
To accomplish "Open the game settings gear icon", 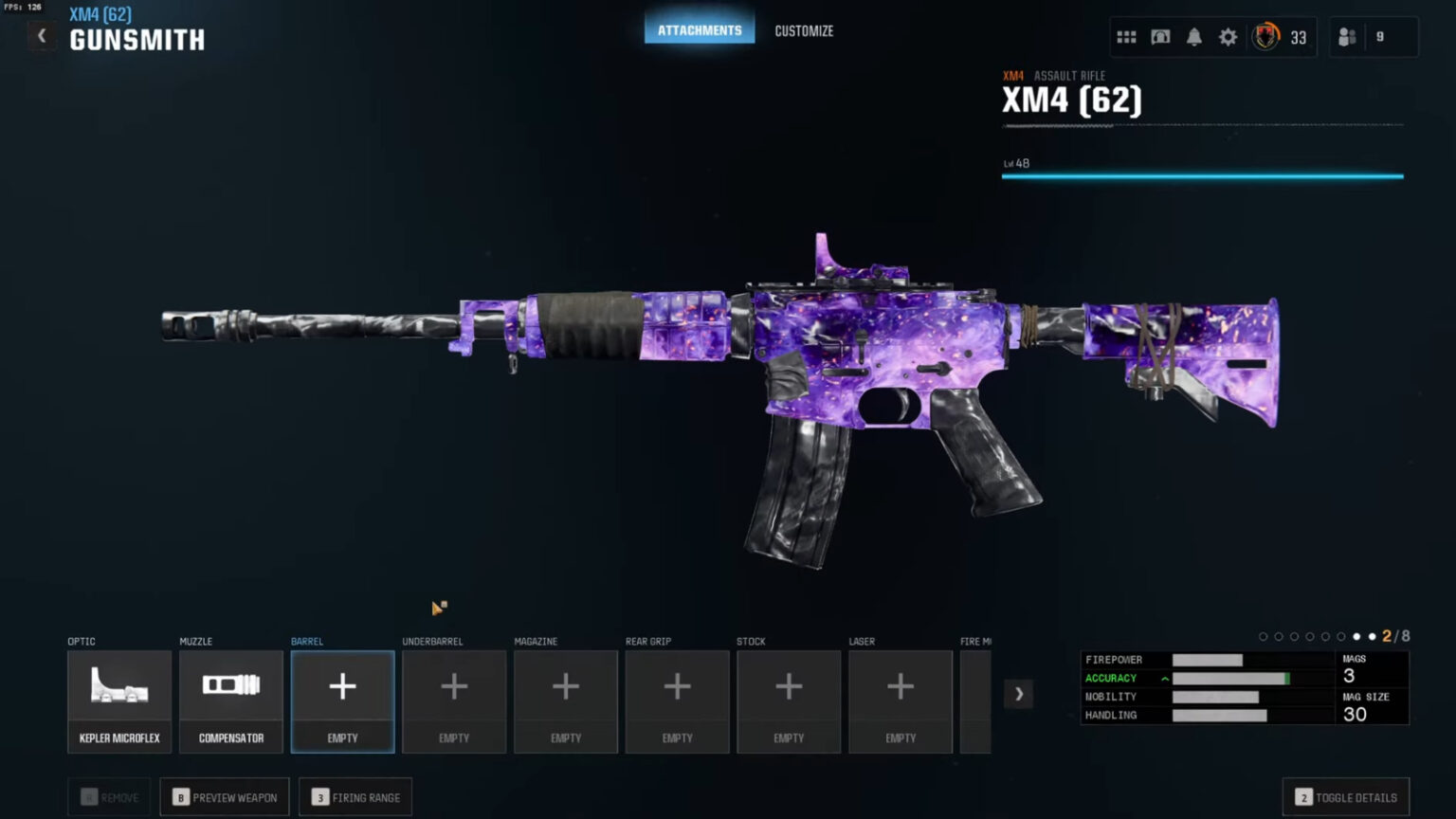I will click(x=1228, y=37).
